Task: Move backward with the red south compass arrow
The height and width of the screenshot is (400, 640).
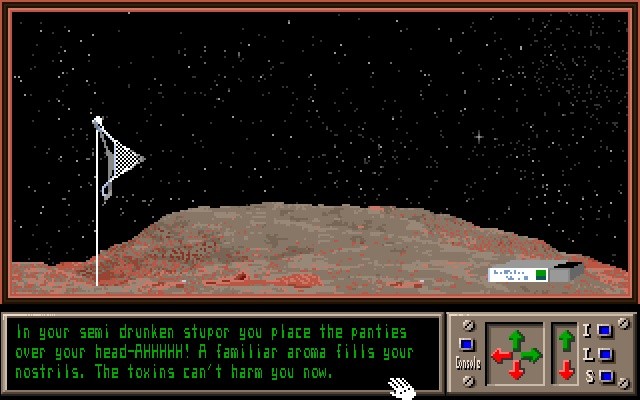Action: click(x=516, y=371)
